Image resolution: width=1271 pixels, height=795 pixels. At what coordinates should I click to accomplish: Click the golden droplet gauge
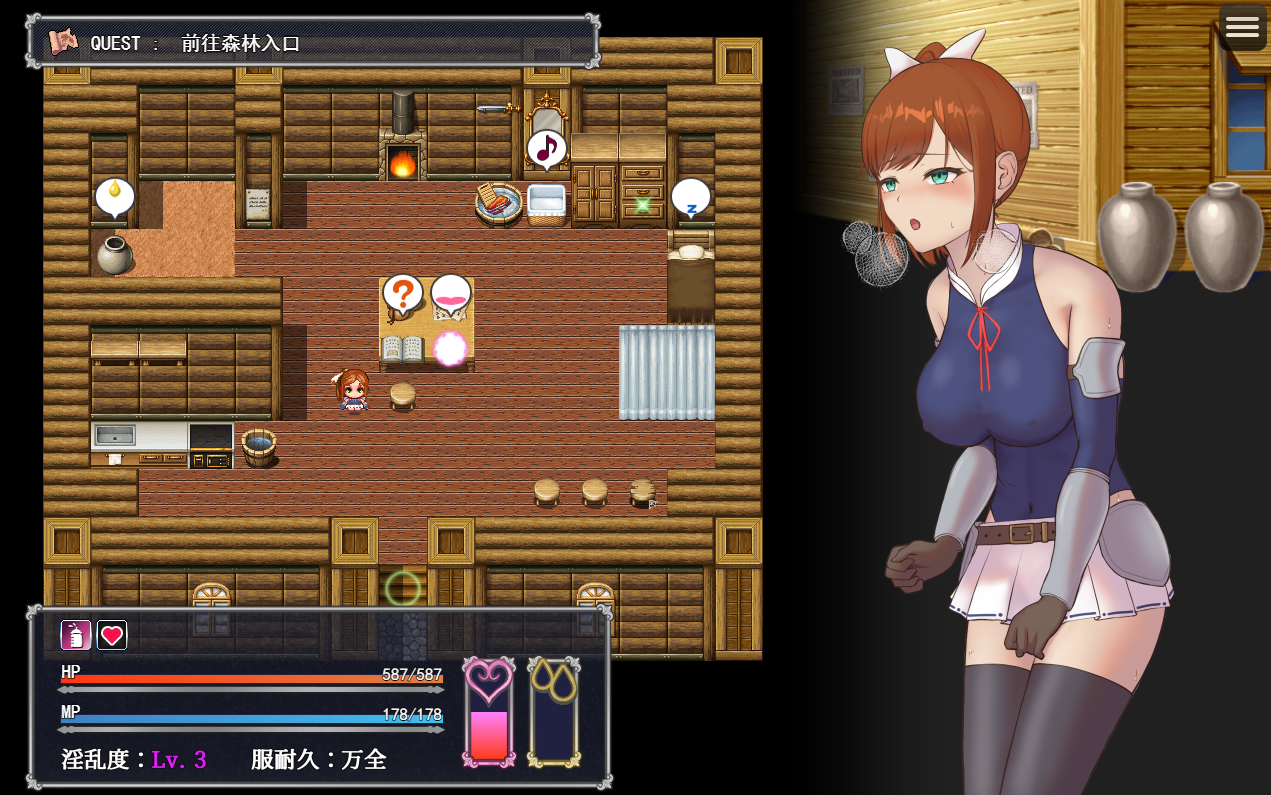click(553, 712)
